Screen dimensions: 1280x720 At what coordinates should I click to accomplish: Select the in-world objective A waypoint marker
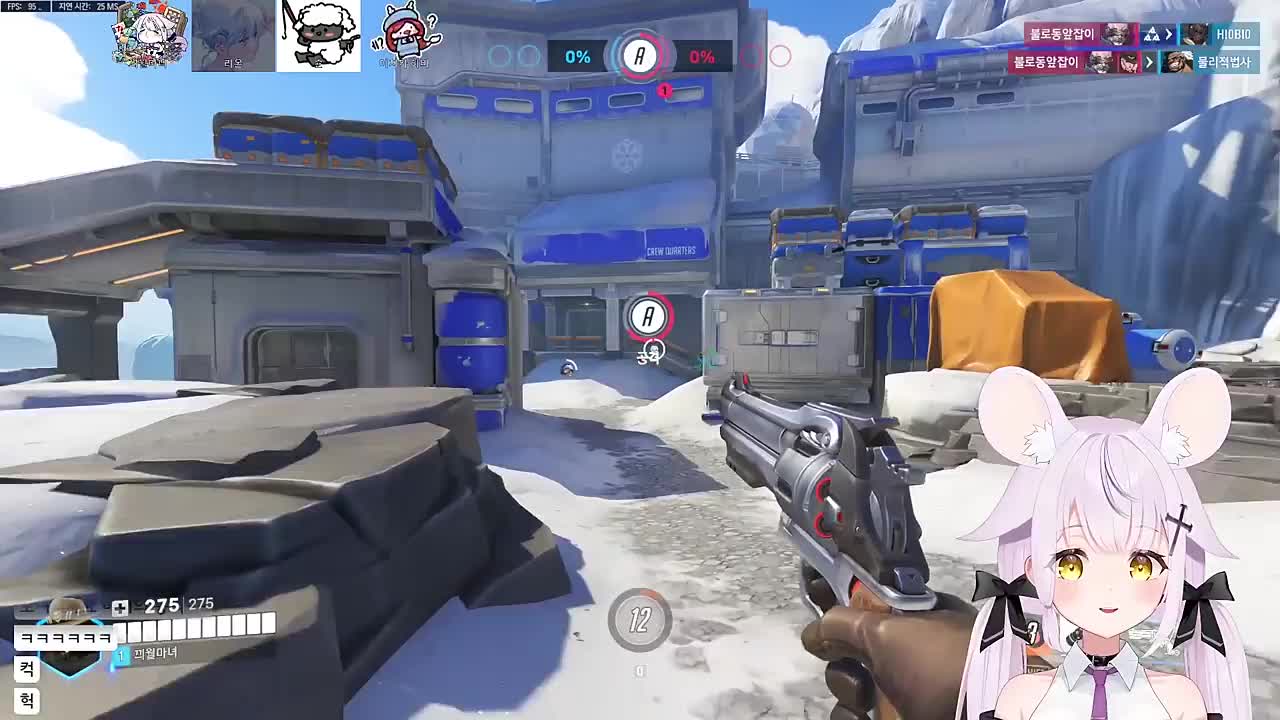click(x=648, y=317)
